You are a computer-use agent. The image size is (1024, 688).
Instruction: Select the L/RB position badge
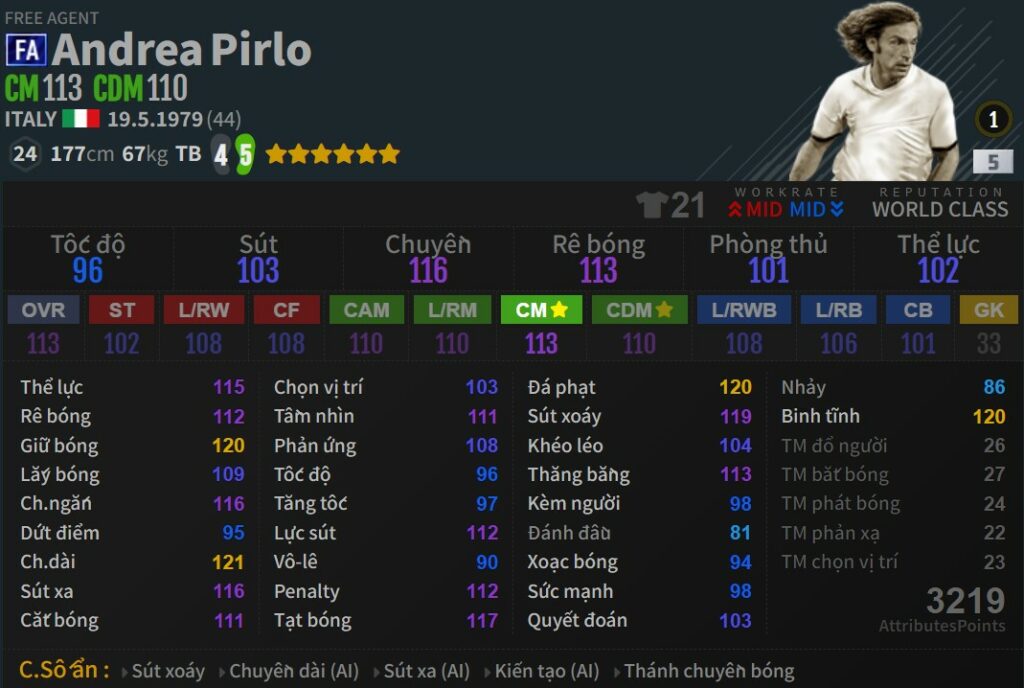coord(838,310)
